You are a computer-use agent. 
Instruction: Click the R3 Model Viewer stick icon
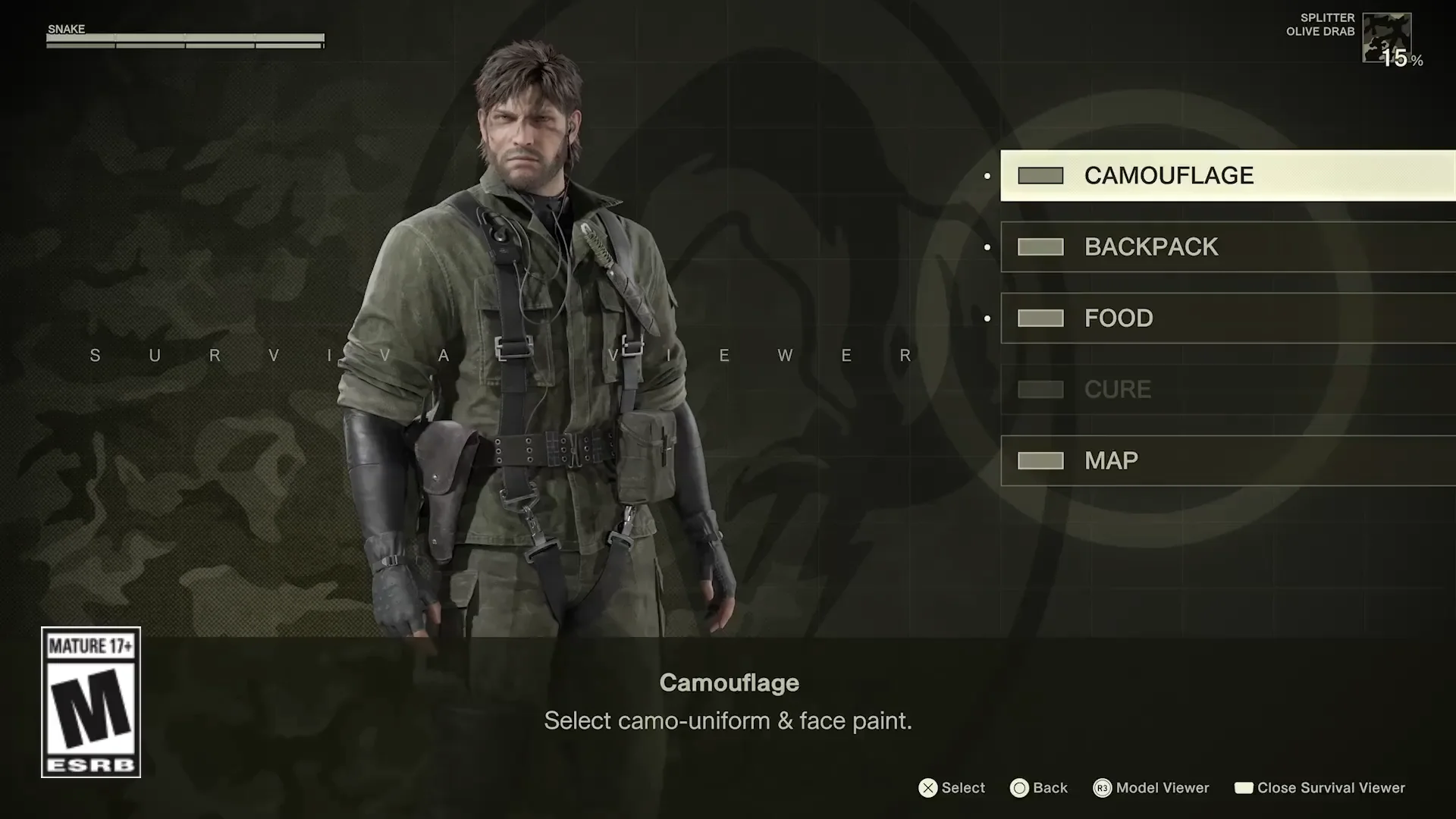tap(1101, 788)
